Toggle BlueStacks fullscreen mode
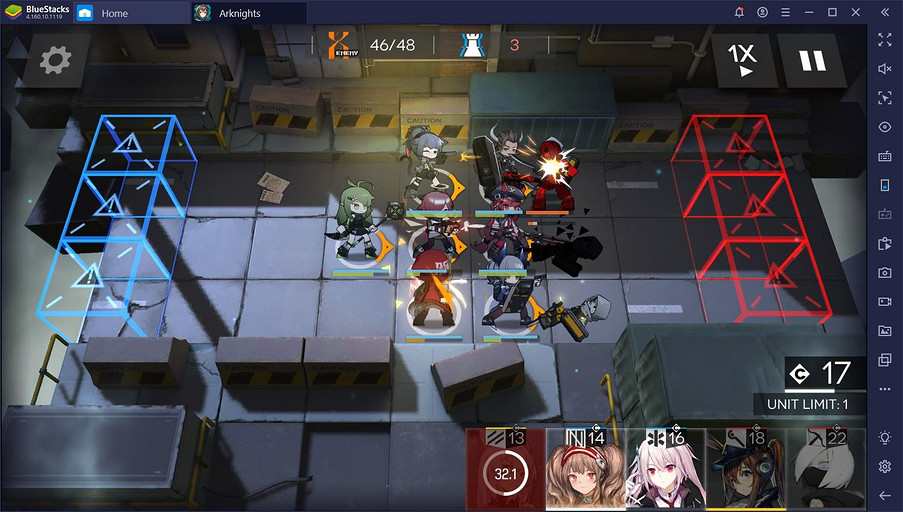 (x=885, y=40)
